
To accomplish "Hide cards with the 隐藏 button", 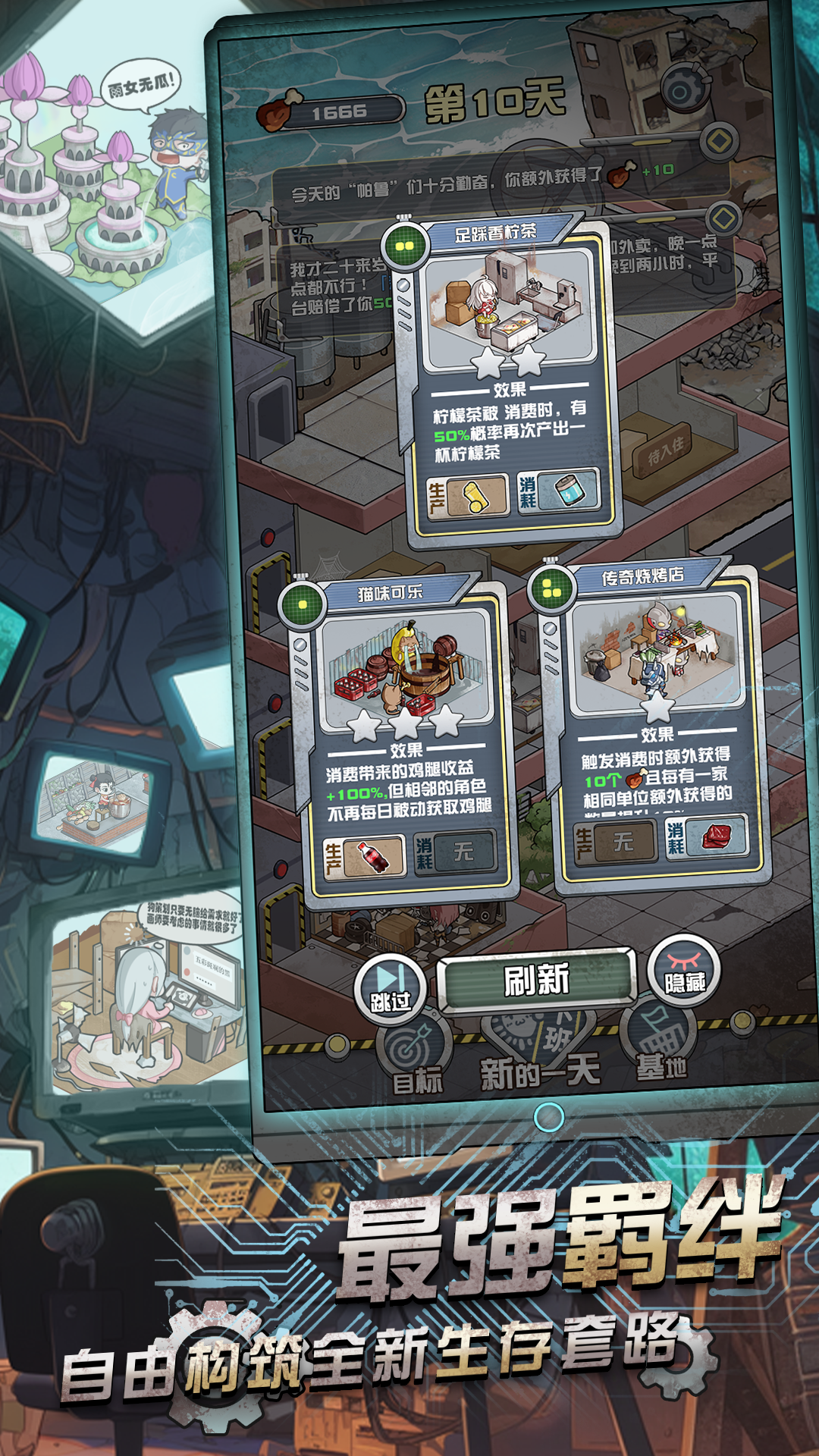I will 684,972.
